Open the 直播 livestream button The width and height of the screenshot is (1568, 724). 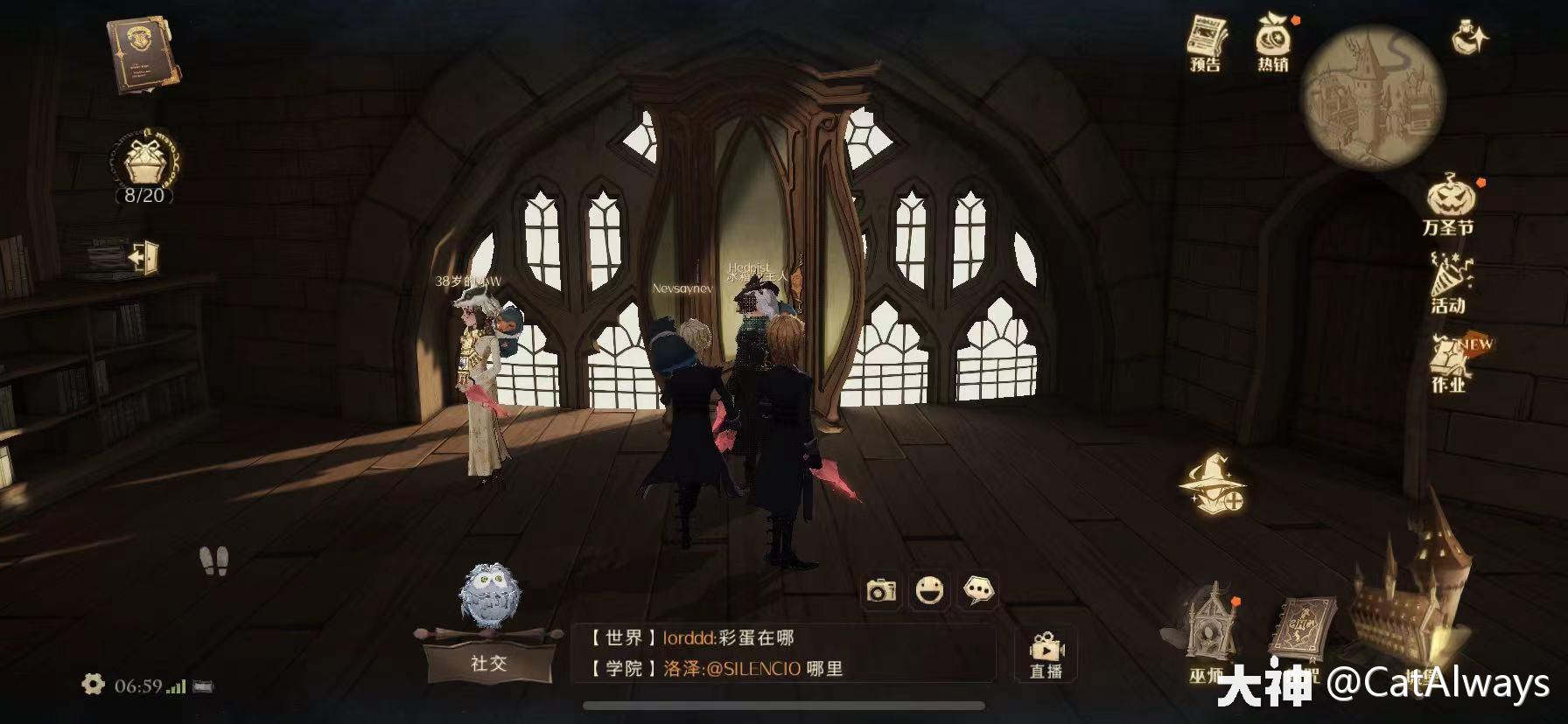pyautogui.click(x=1046, y=656)
